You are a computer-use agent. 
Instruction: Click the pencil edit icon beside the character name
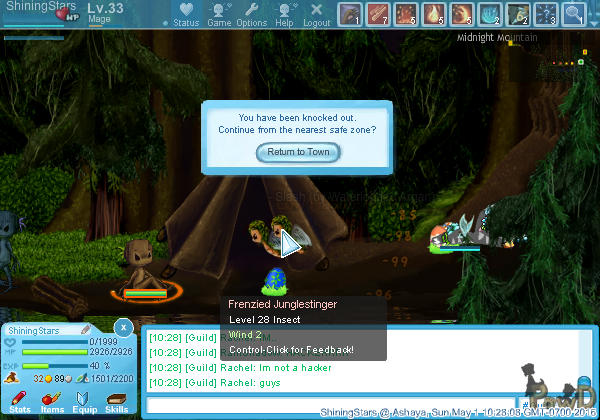[x=86, y=329]
